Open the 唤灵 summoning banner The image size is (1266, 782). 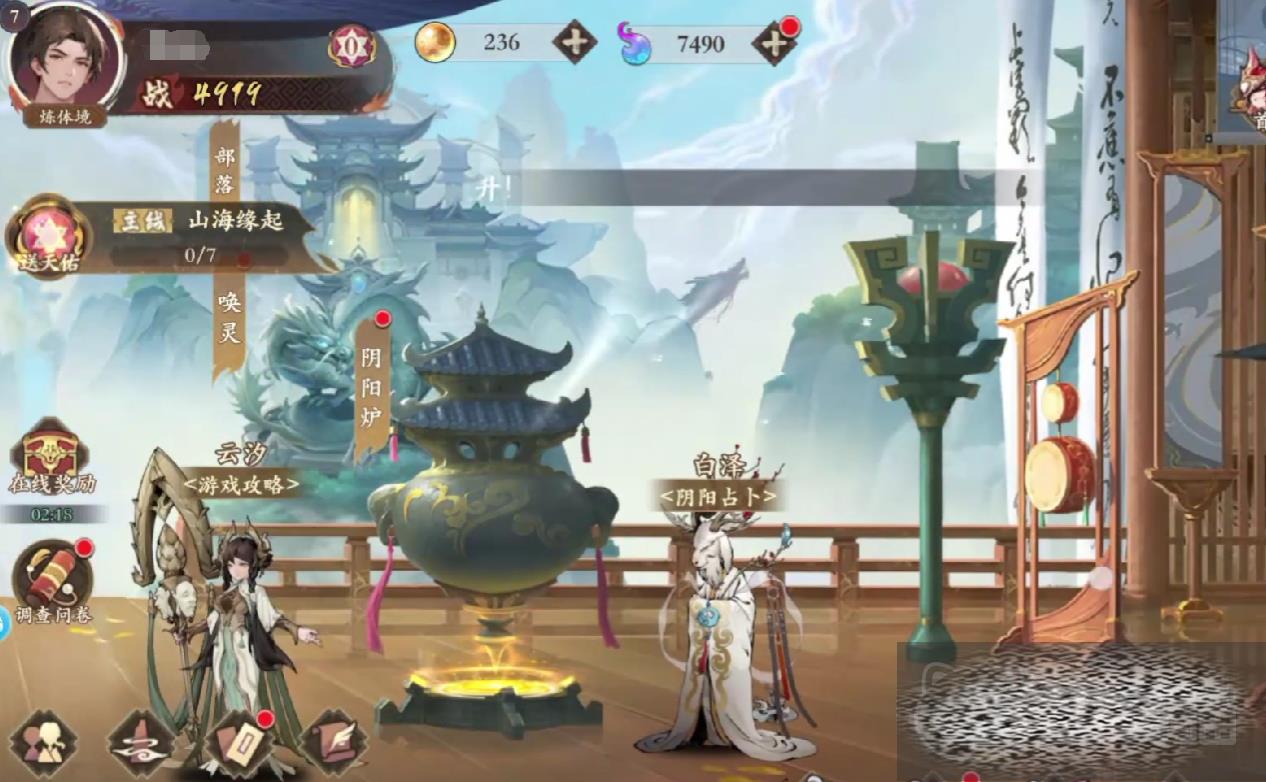pos(230,318)
